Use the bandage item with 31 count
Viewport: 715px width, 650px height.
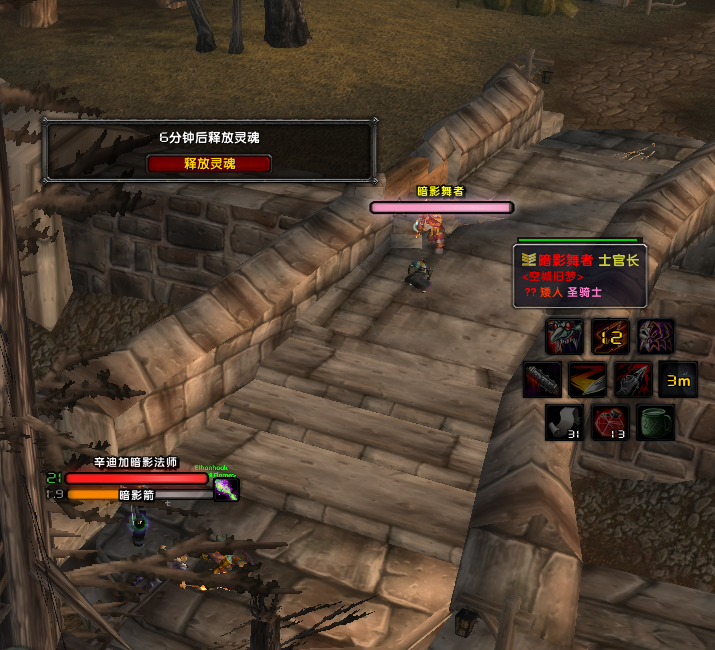point(564,423)
